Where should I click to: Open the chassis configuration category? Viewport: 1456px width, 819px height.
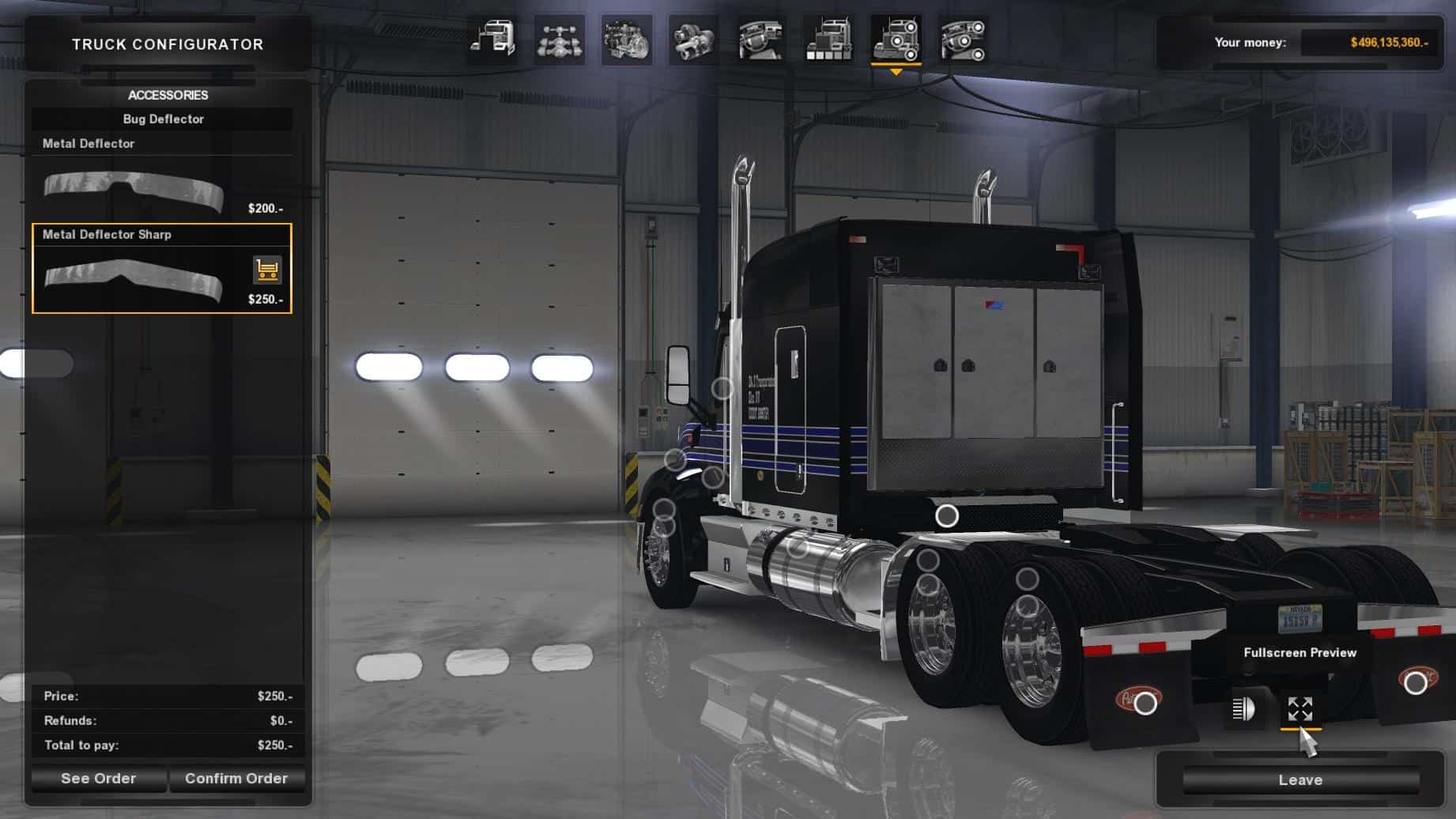click(x=560, y=40)
